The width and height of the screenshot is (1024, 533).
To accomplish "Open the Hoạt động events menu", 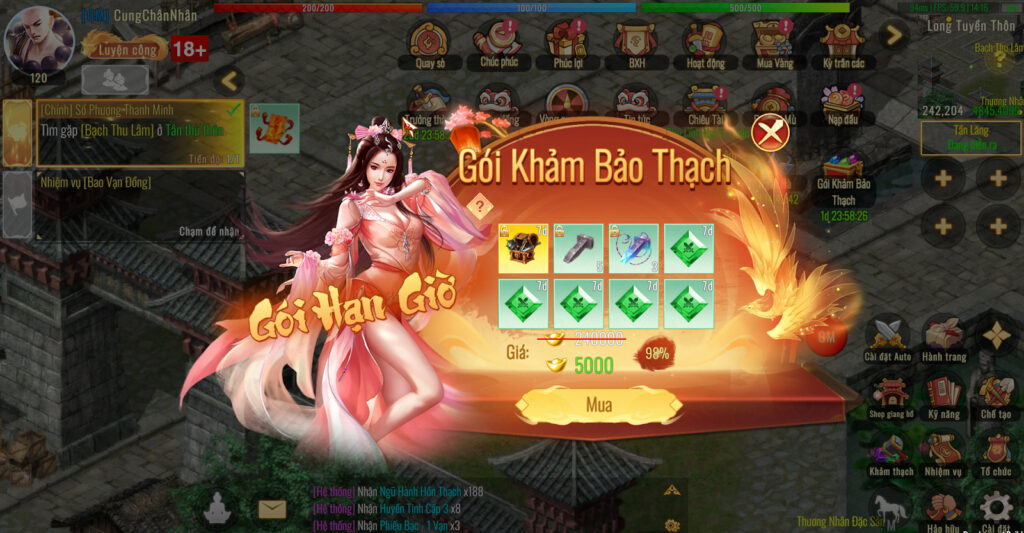I will click(705, 44).
